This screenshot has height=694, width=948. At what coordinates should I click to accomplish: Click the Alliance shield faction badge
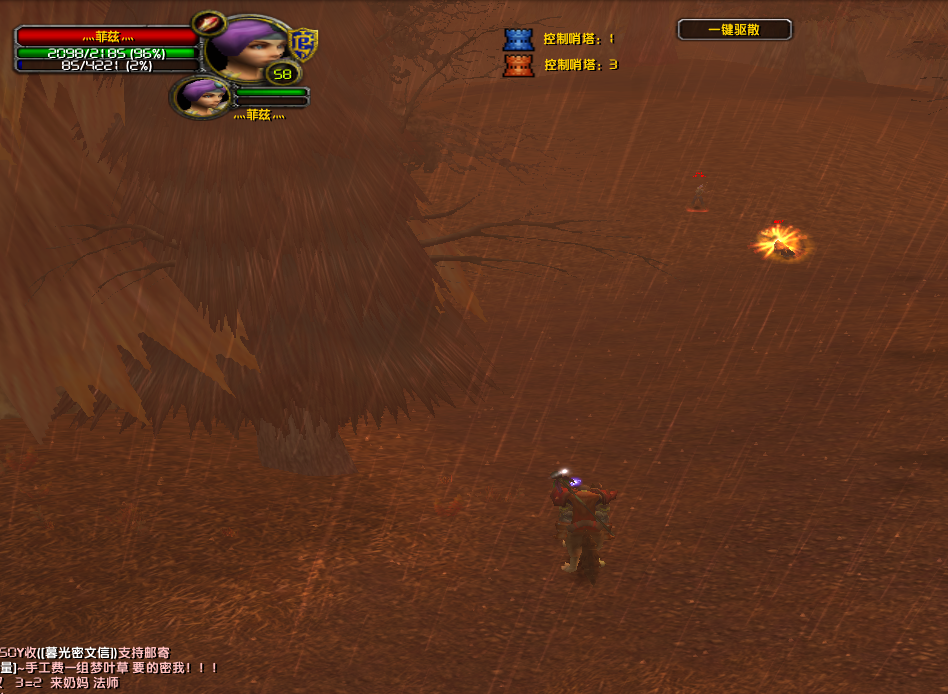(302, 44)
